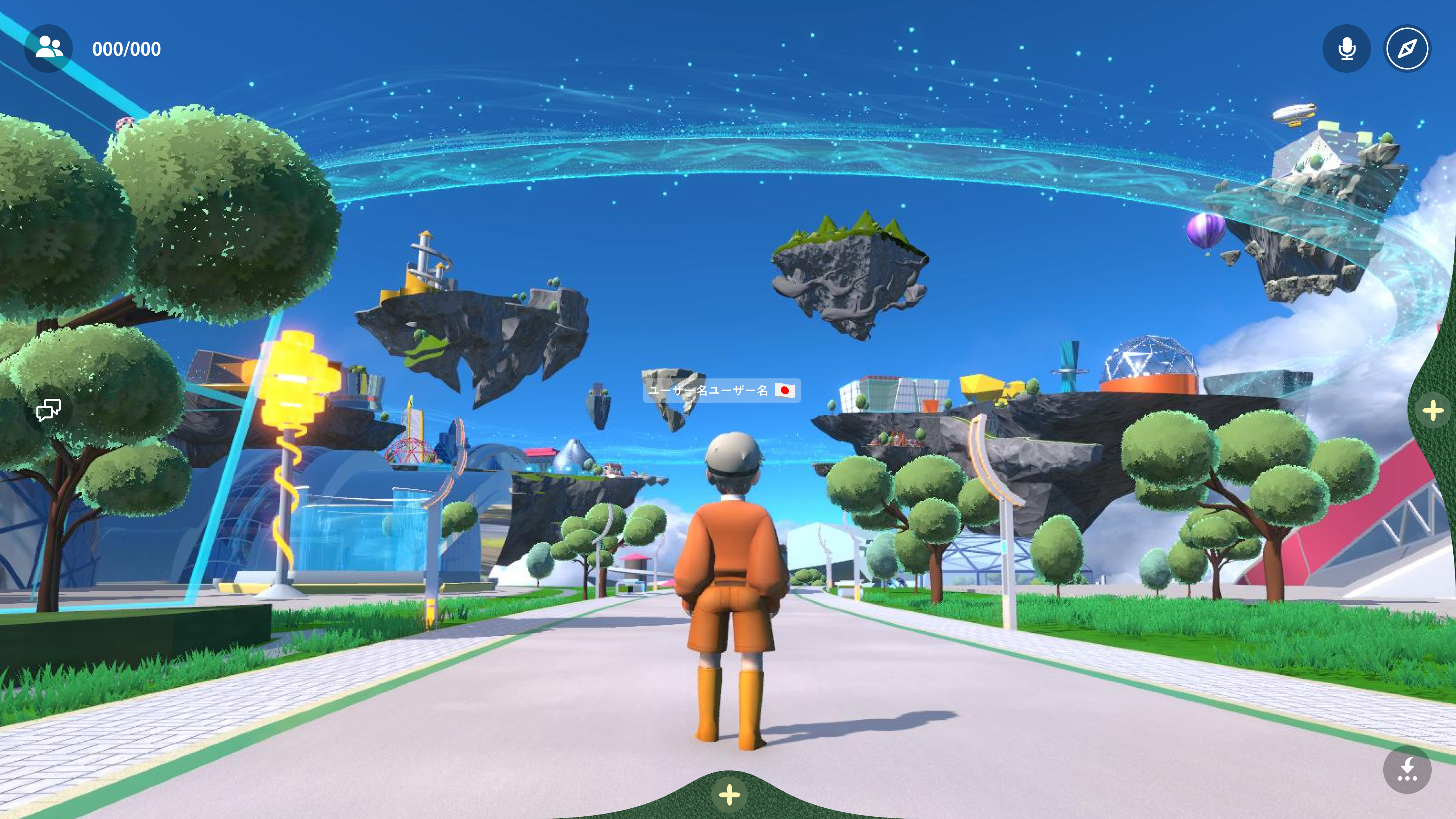Open the chat speech-bubble icon
1456x819 pixels.
[49, 410]
